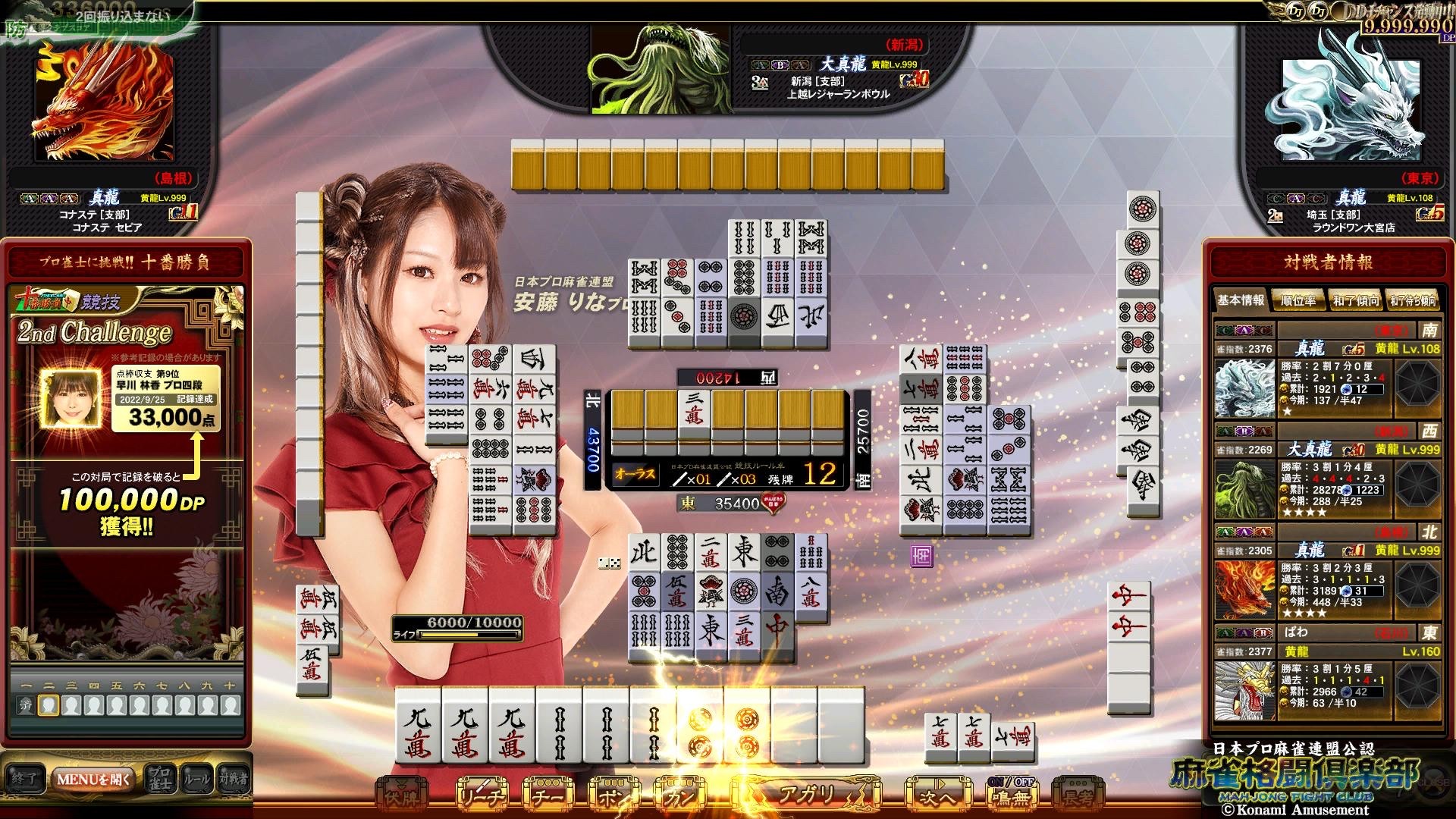Click the リーチ (riichi) button
1456x819 pixels.
click(481, 795)
